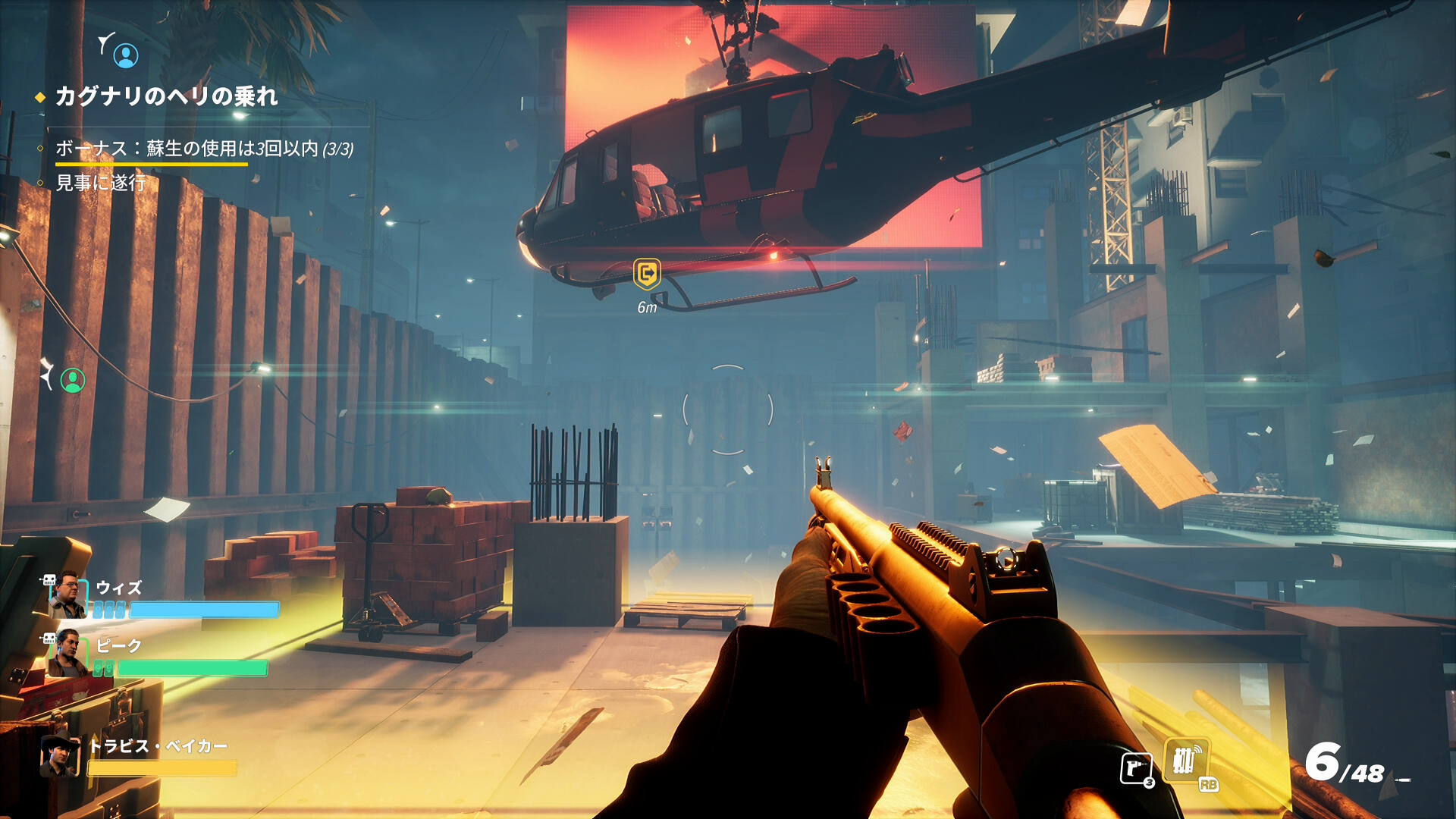Select the 見事に遂行 objective line

point(101,183)
